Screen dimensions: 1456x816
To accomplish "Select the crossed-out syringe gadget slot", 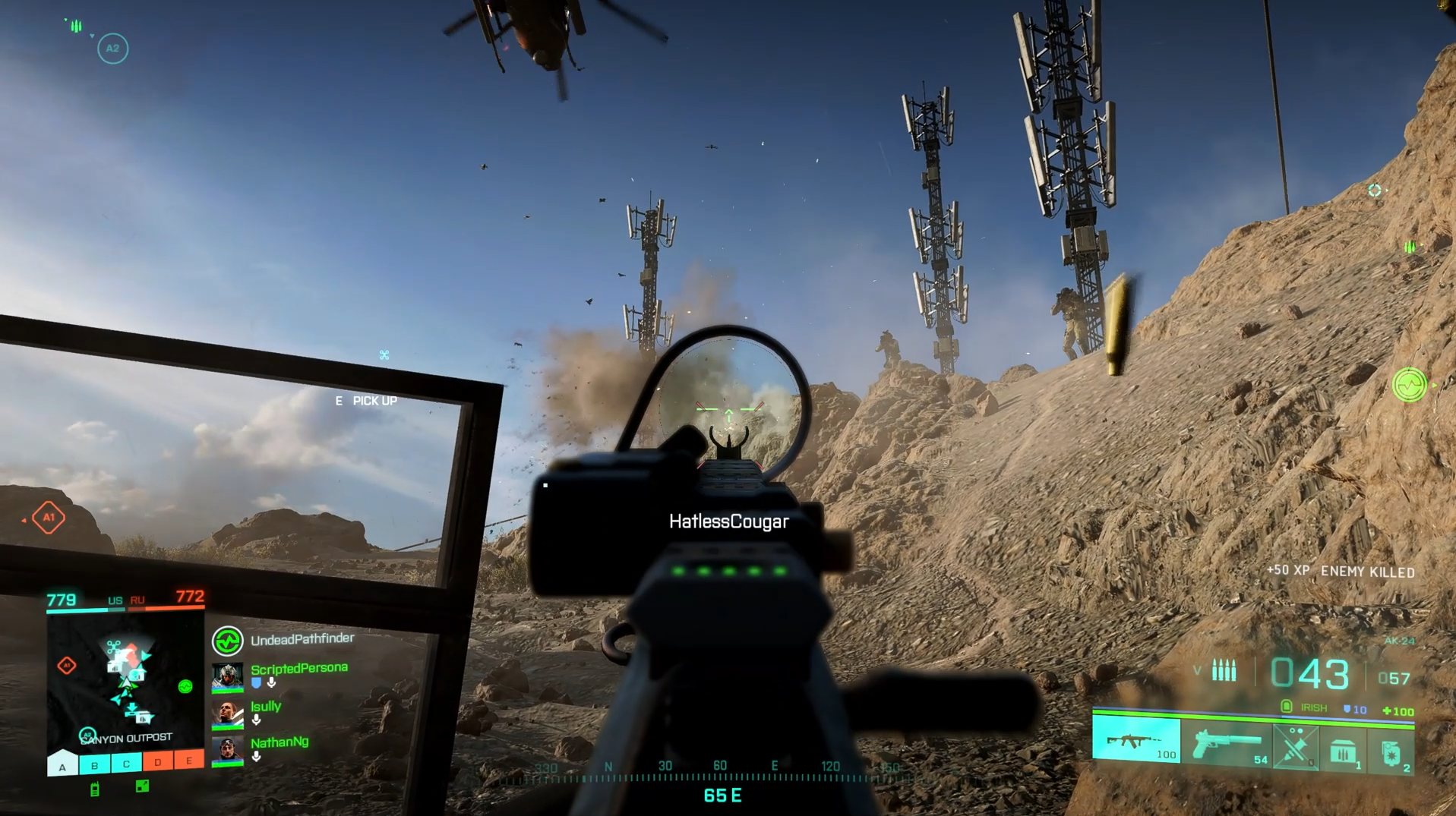I will point(1295,745).
